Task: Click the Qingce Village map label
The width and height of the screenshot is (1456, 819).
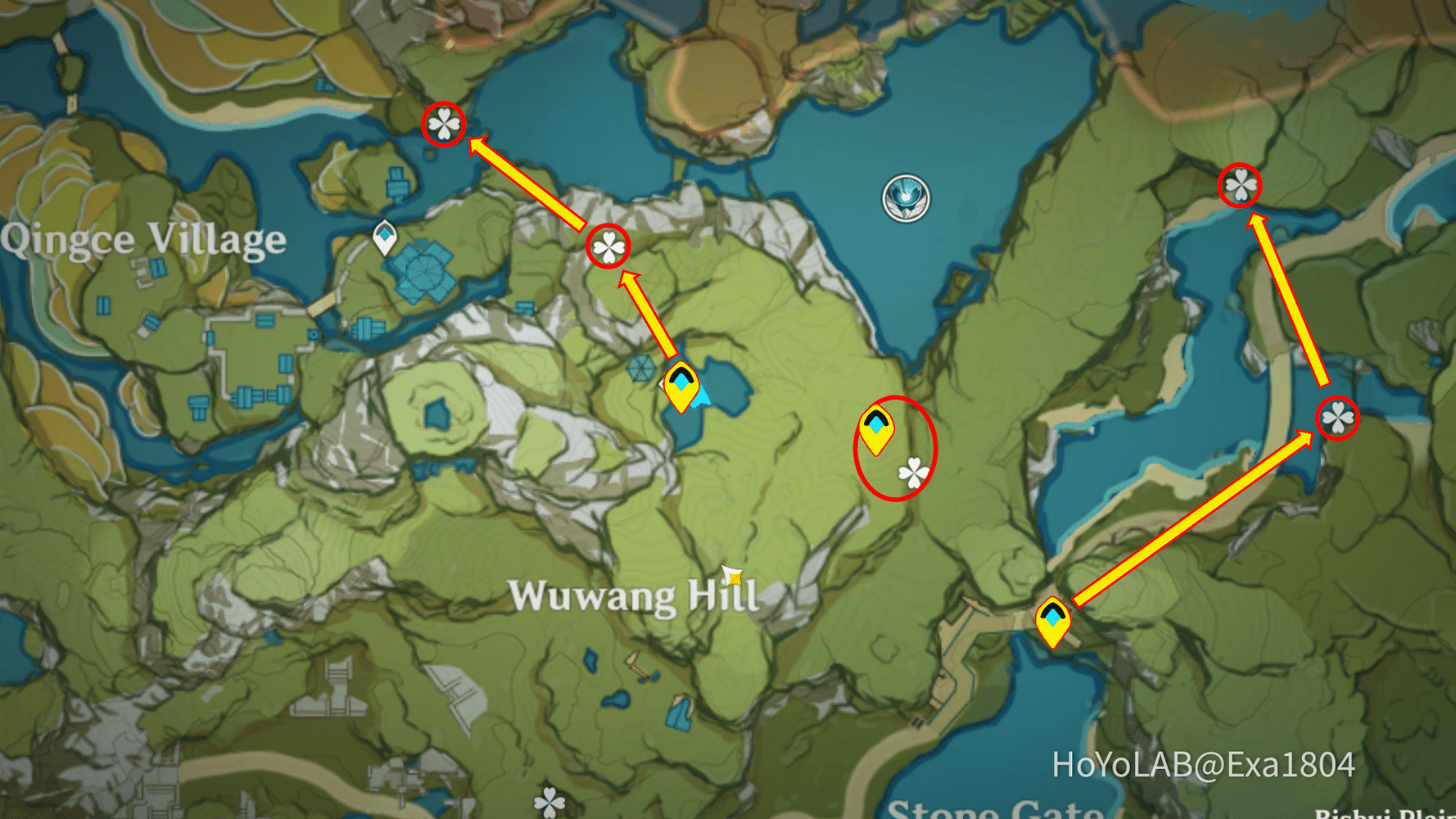Action: click(x=142, y=238)
